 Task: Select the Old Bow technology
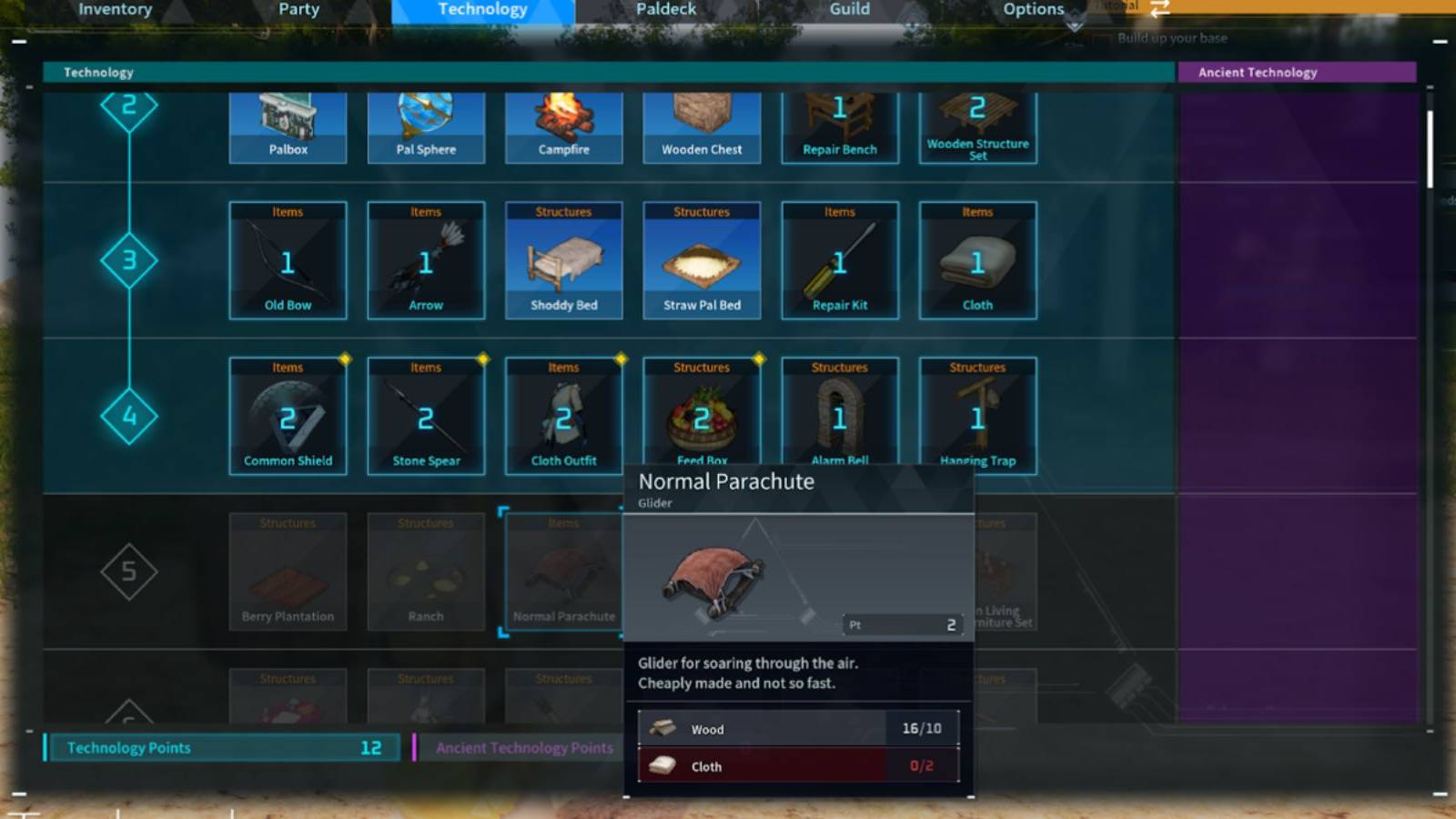pos(288,261)
